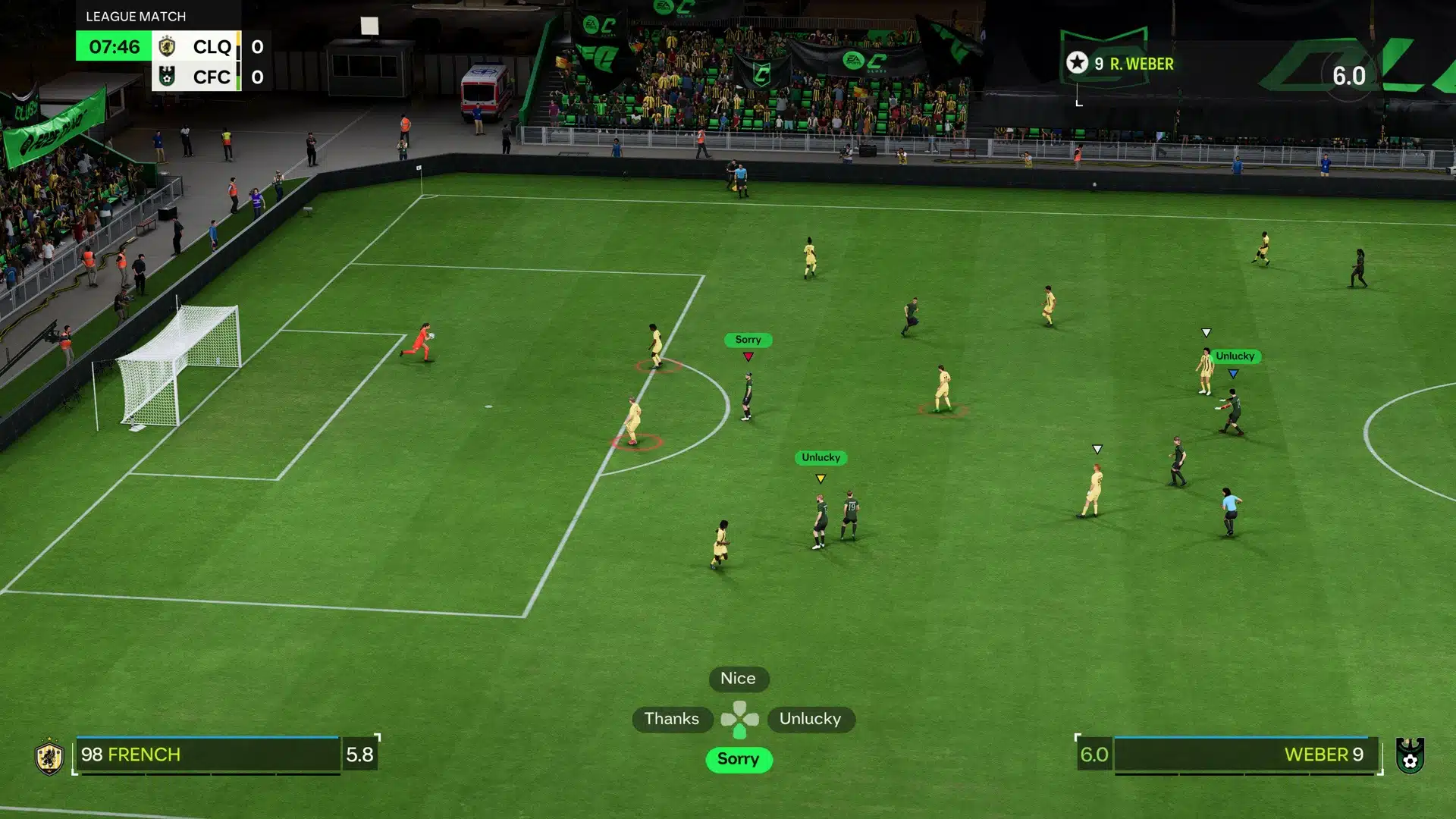Select the Nice quick chat option
The width and height of the screenshot is (1456, 819).
click(x=739, y=679)
